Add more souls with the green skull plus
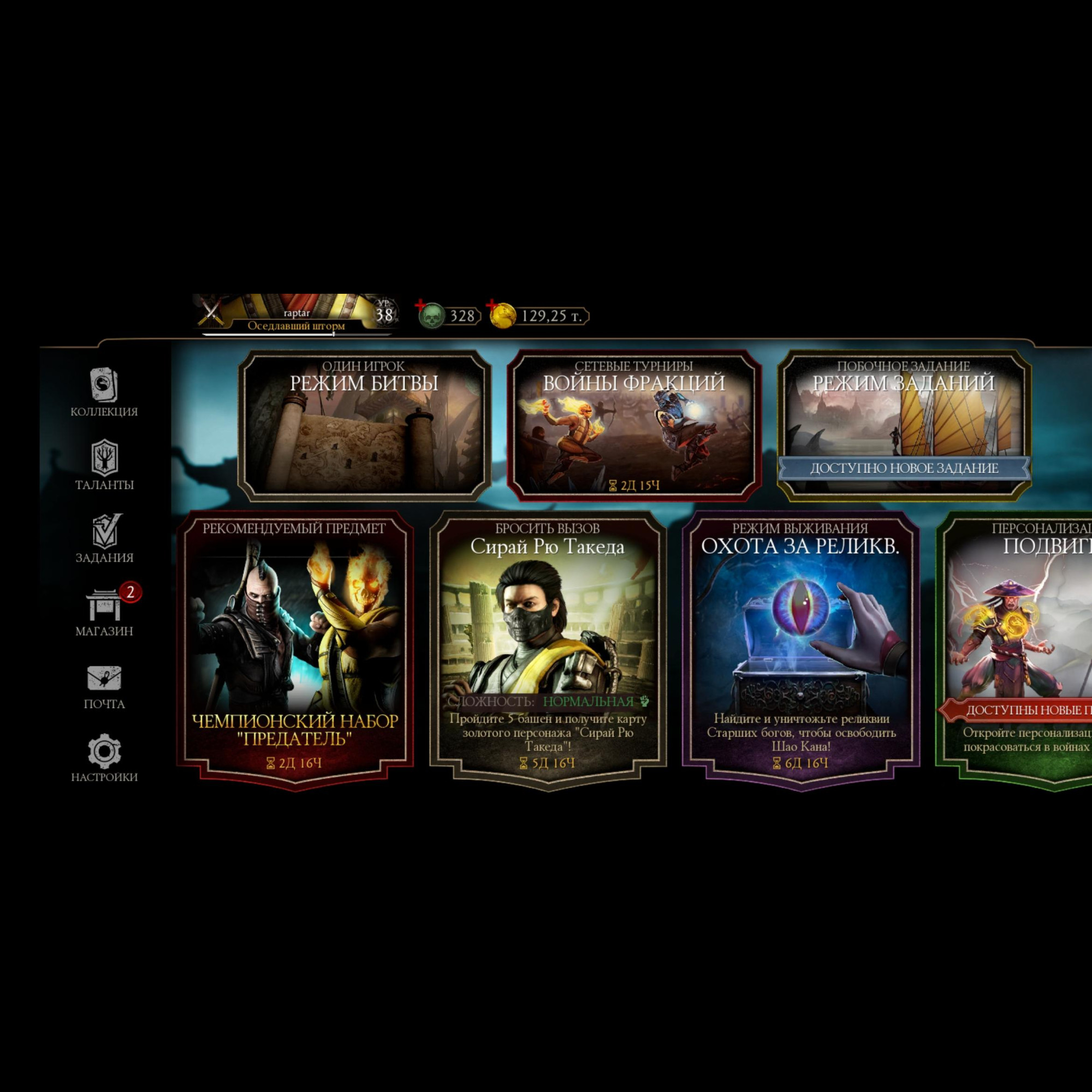This screenshot has width=1092, height=1092. click(430, 315)
